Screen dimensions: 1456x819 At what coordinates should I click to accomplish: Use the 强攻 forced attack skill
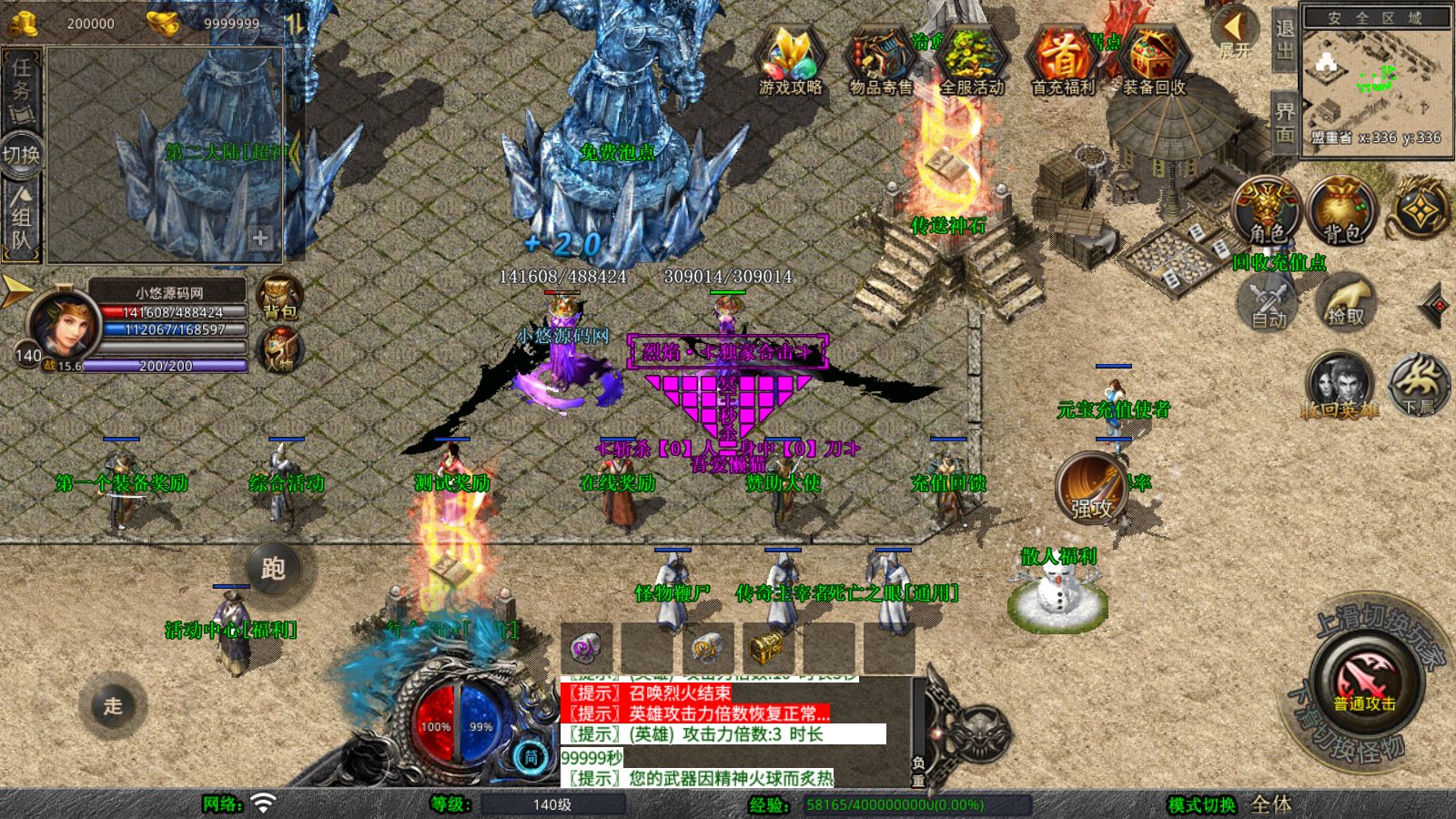click(1091, 488)
